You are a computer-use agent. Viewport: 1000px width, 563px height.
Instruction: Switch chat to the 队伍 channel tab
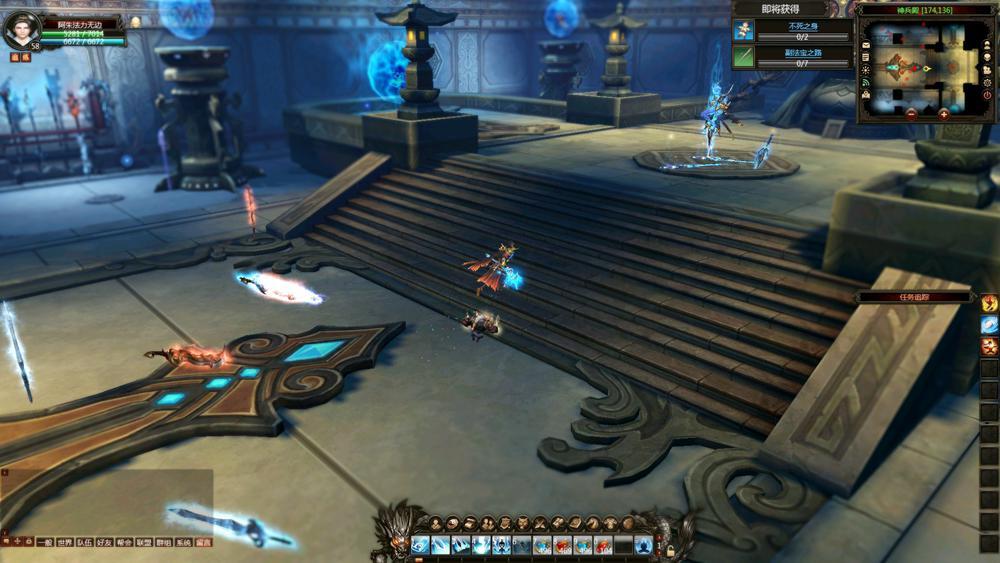85,542
